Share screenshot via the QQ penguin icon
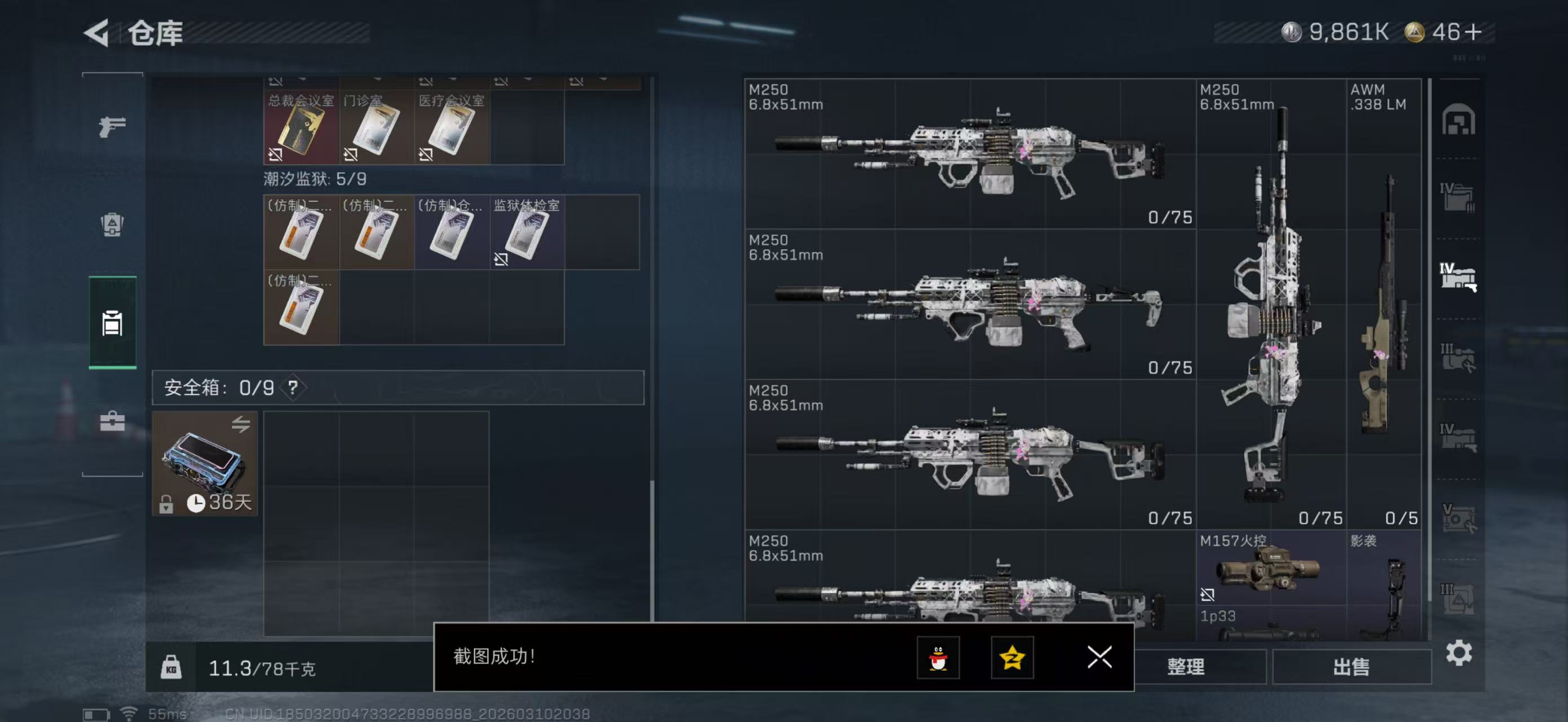The image size is (1568, 722). click(938, 658)
